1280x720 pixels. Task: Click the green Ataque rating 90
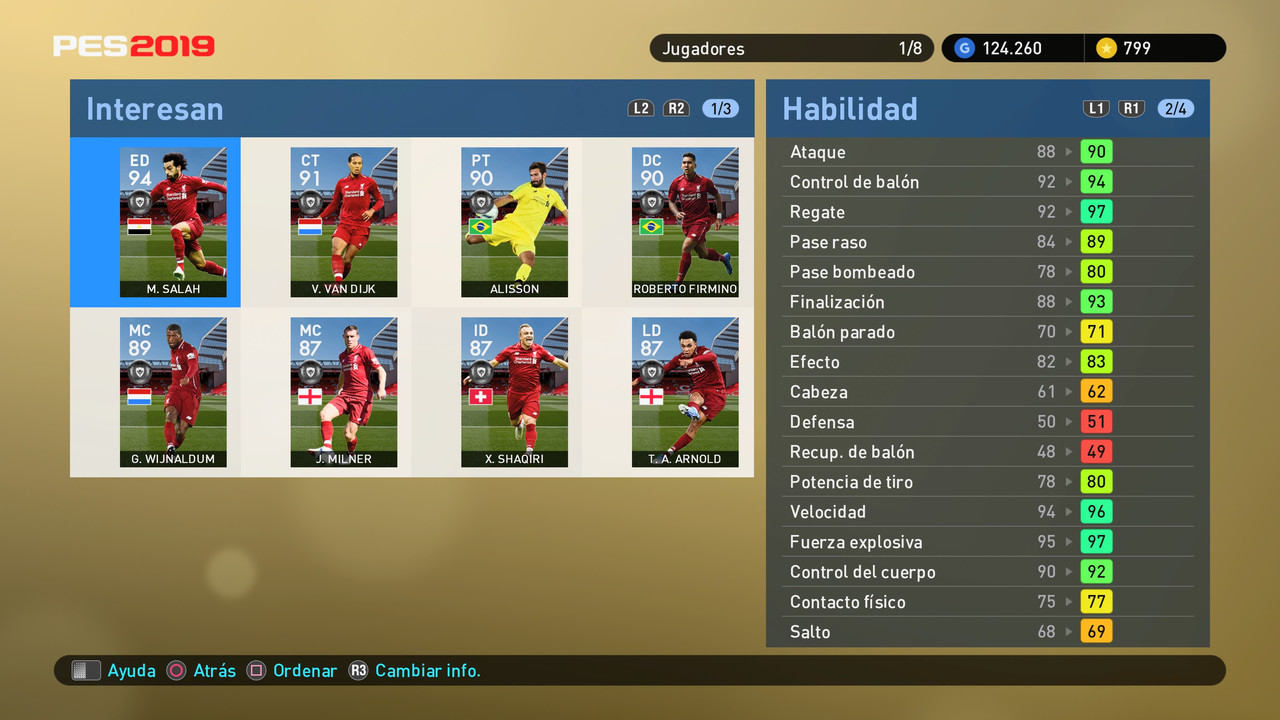coord(1096,151)
